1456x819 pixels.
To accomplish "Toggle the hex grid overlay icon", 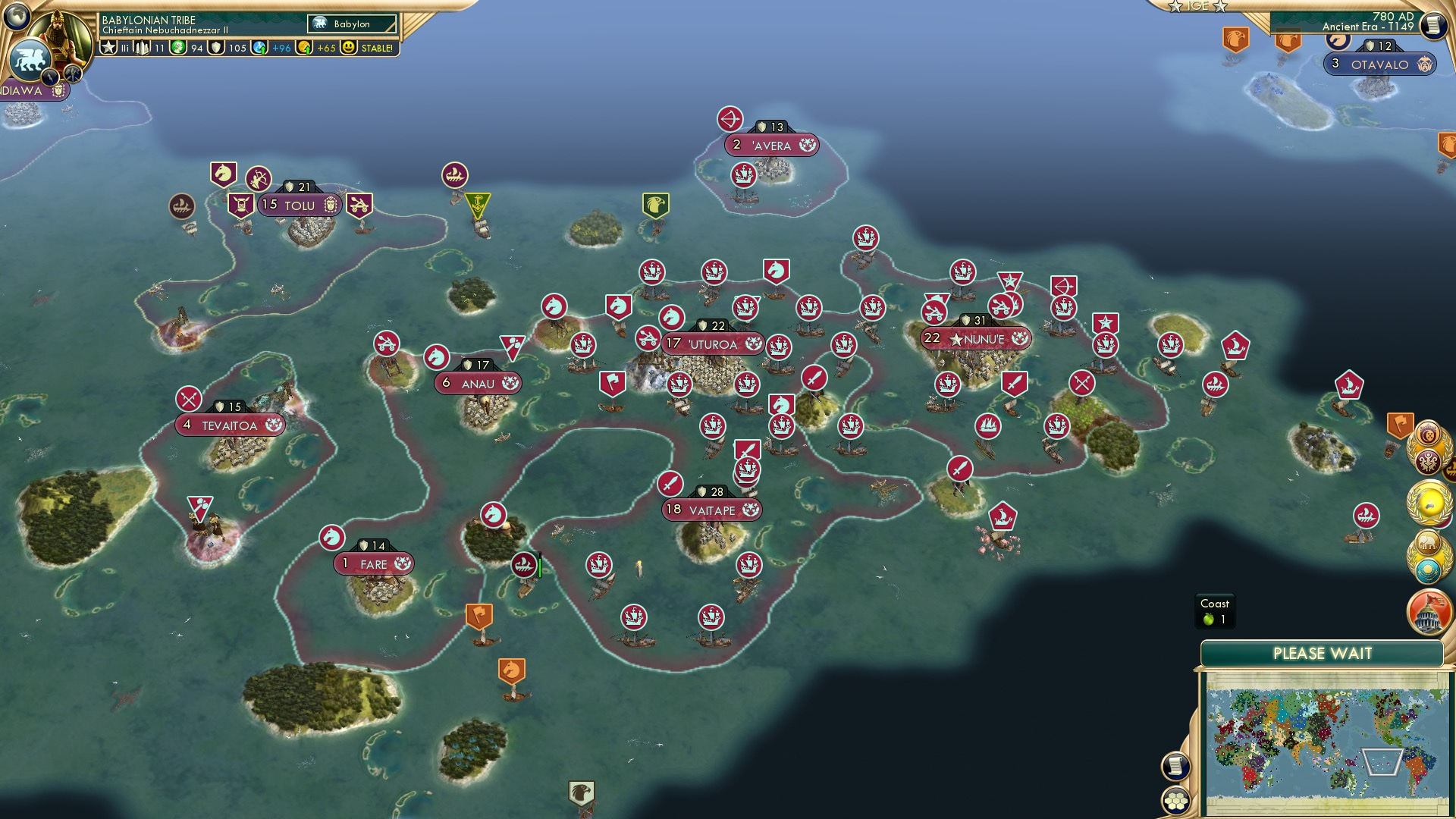I will coord(1175,801).
